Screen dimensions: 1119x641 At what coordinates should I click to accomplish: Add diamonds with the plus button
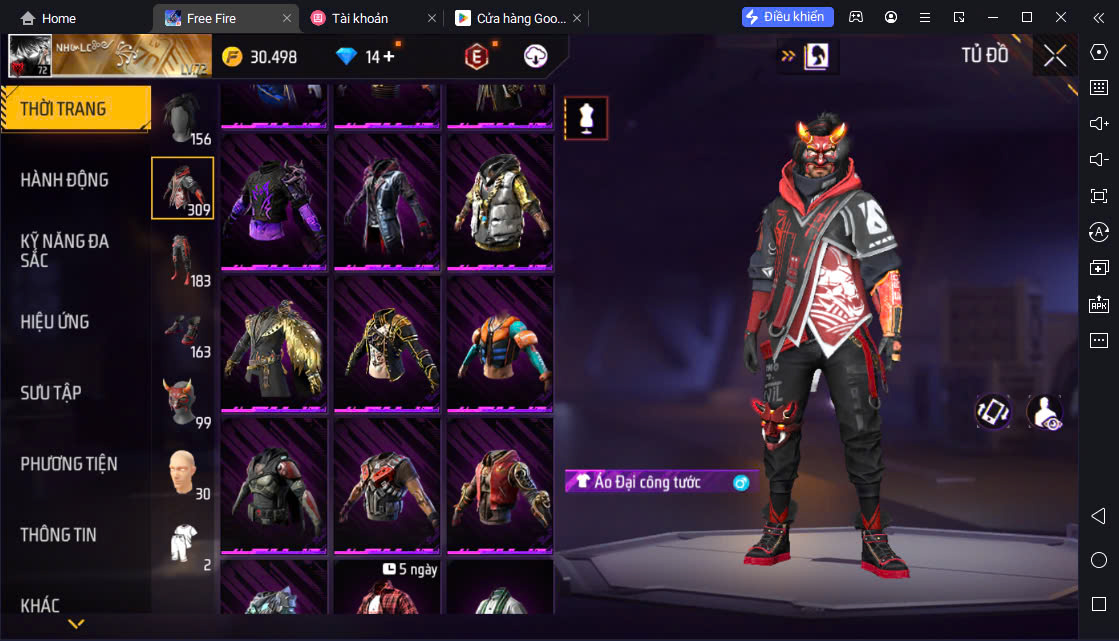389,57
